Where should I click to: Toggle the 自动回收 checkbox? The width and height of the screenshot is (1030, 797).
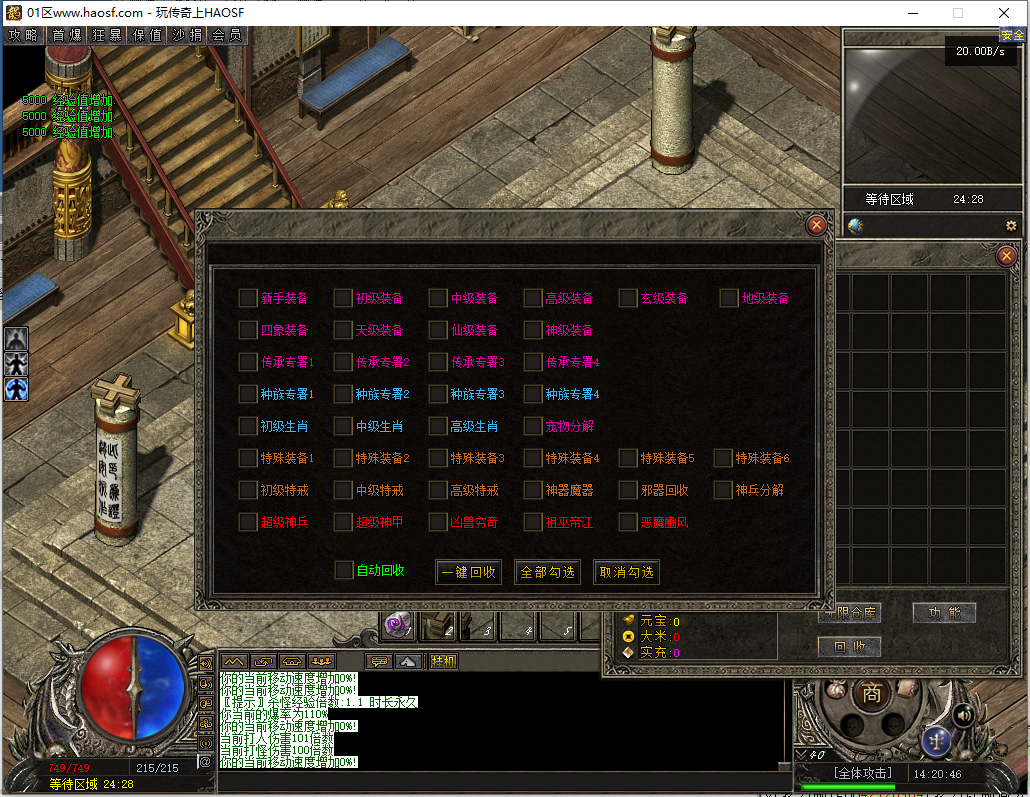pos(344,570)
